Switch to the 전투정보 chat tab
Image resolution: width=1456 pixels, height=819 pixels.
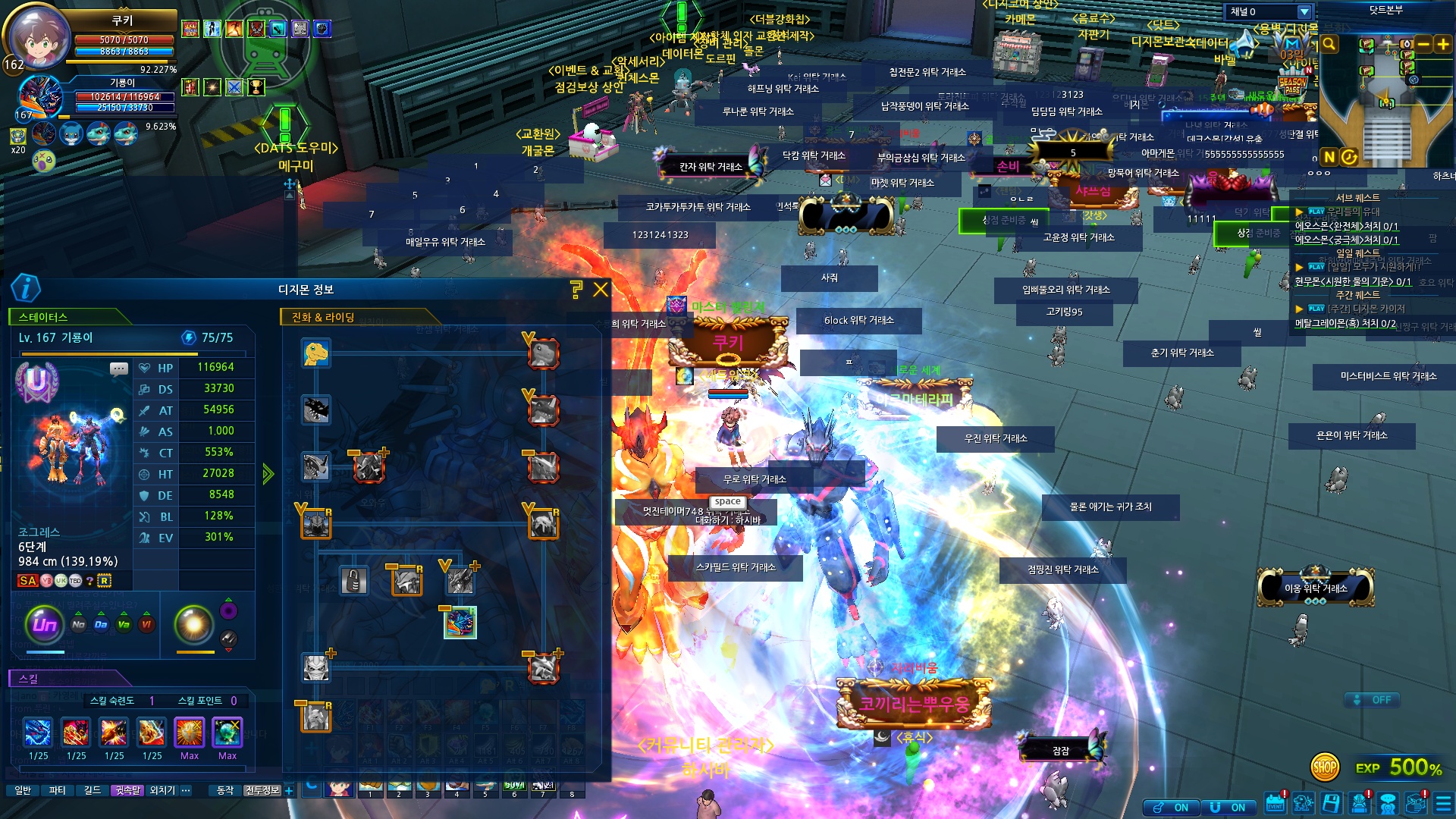coord(262,790)
